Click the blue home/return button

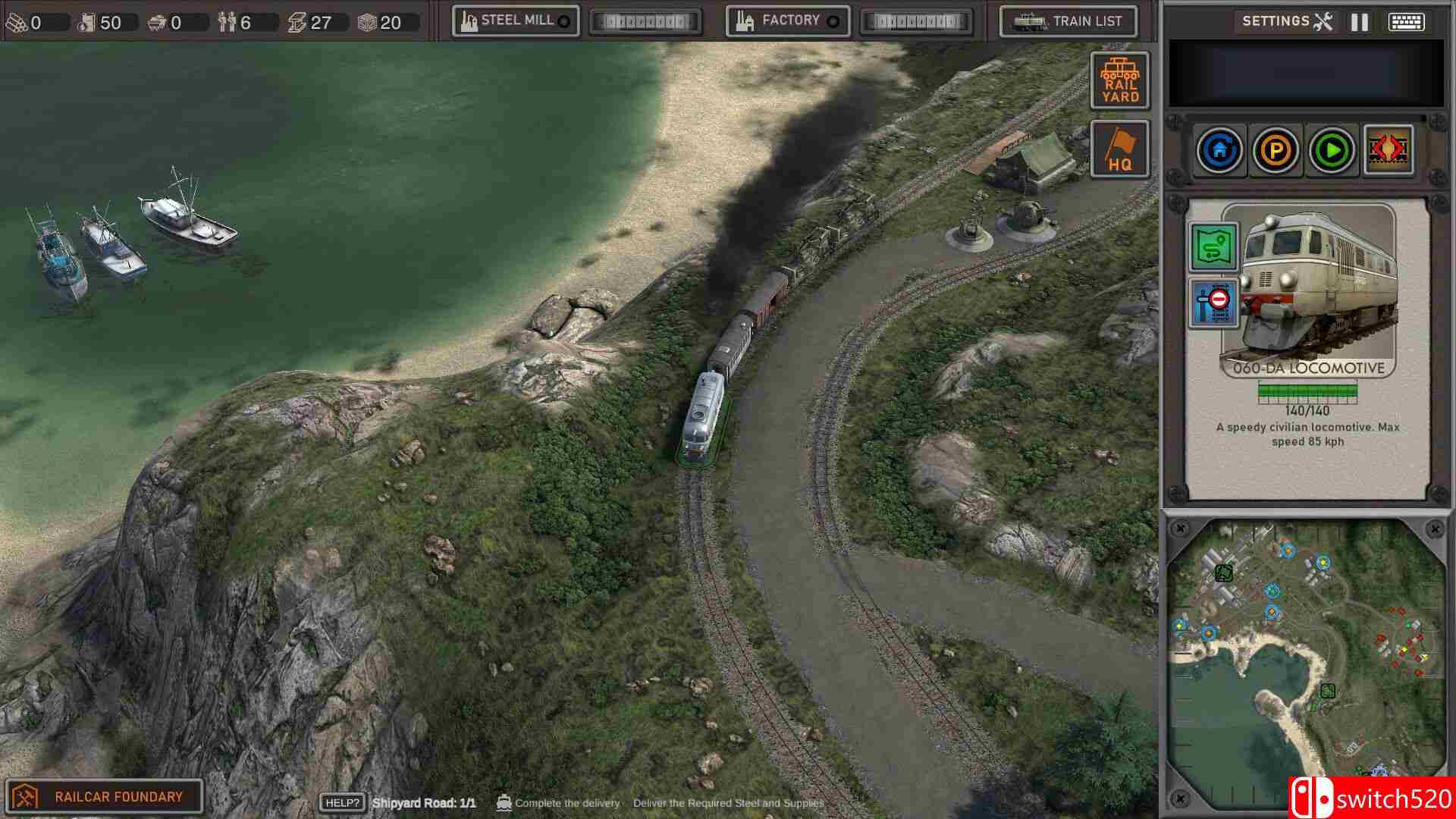[x=1220, y=149]
